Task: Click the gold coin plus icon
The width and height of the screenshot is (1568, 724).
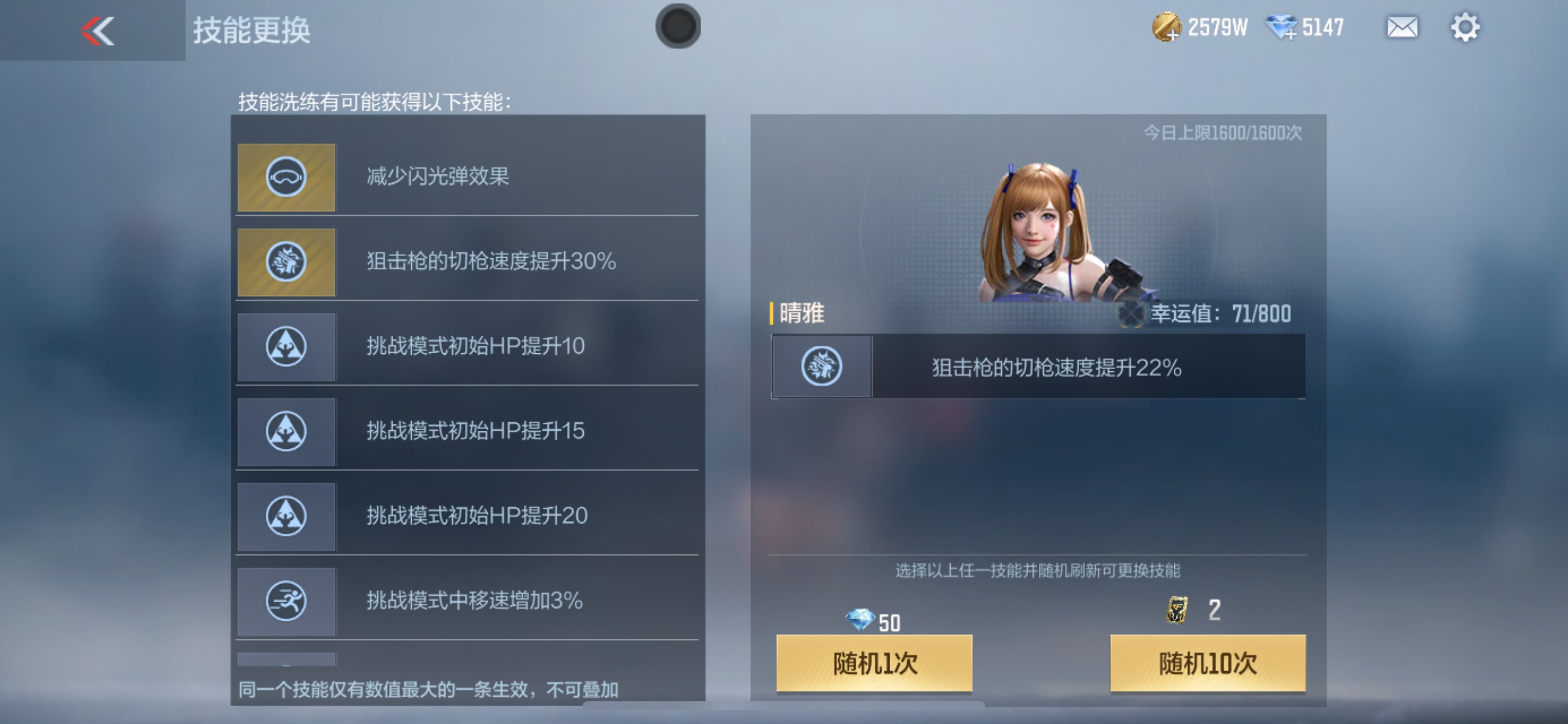Action: (1163, 27)
